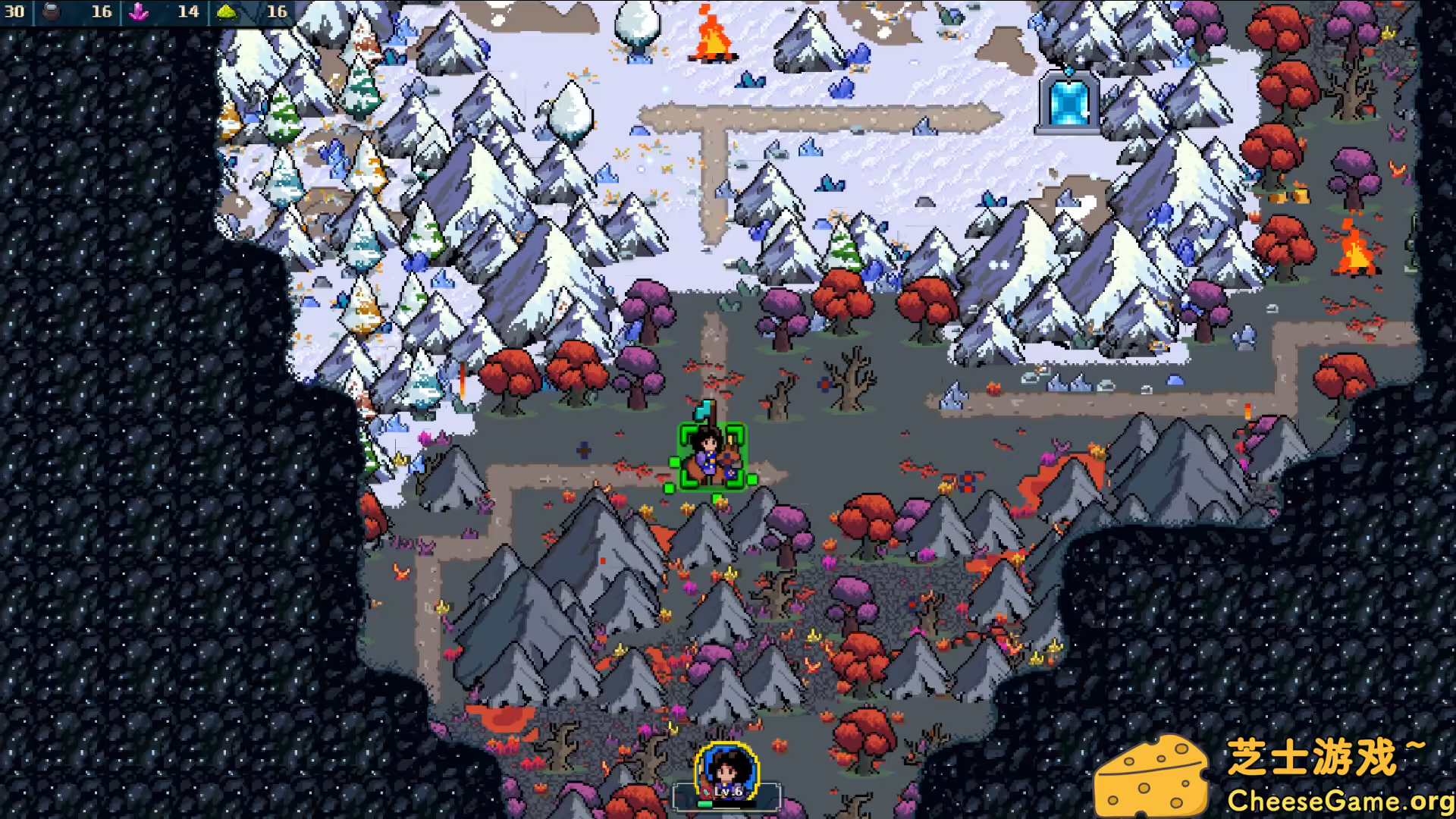Click the green experience bar

705,805
